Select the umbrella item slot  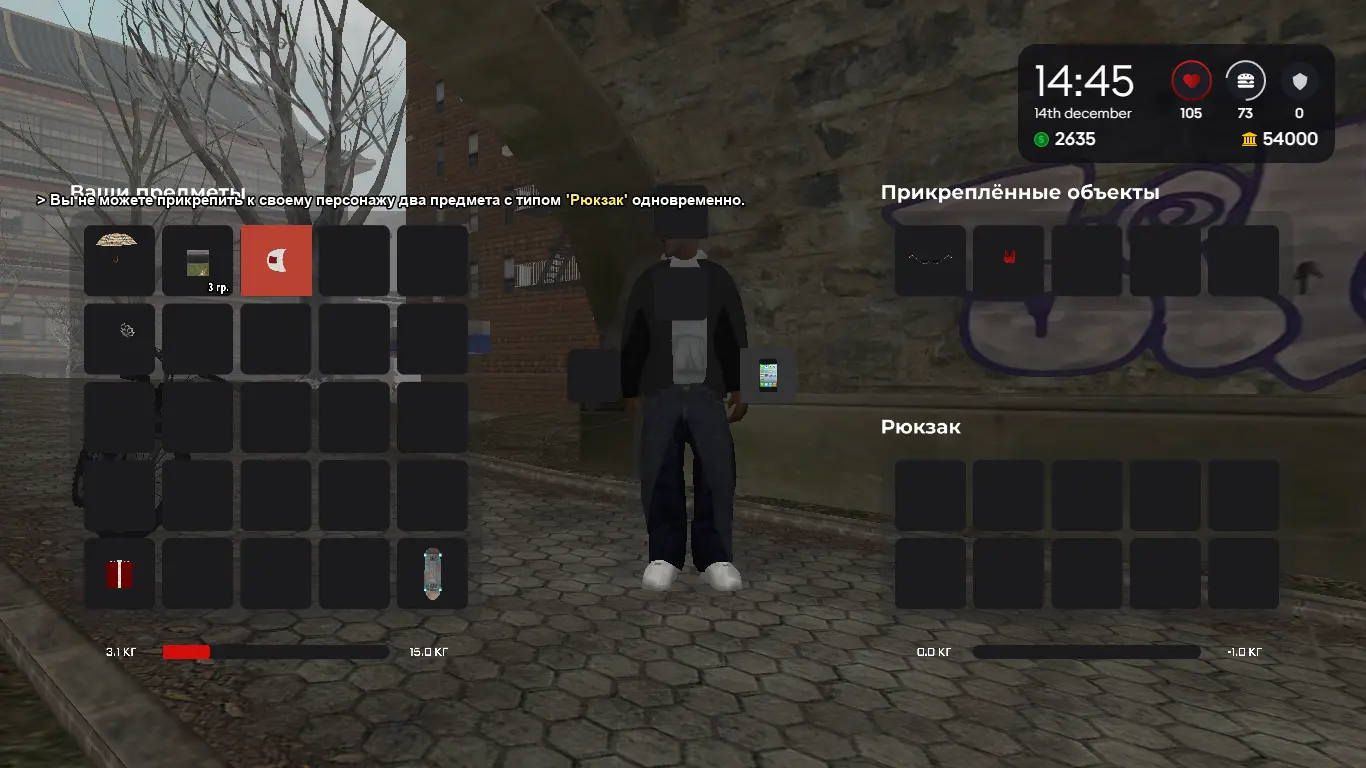[x=119, y=260]
